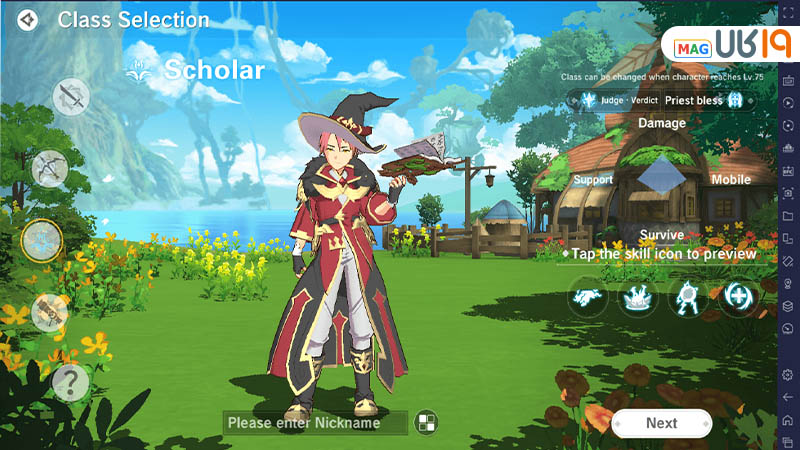Preview the healing cross skill icon
800x450 pixels.
click(x=739, y=297)
